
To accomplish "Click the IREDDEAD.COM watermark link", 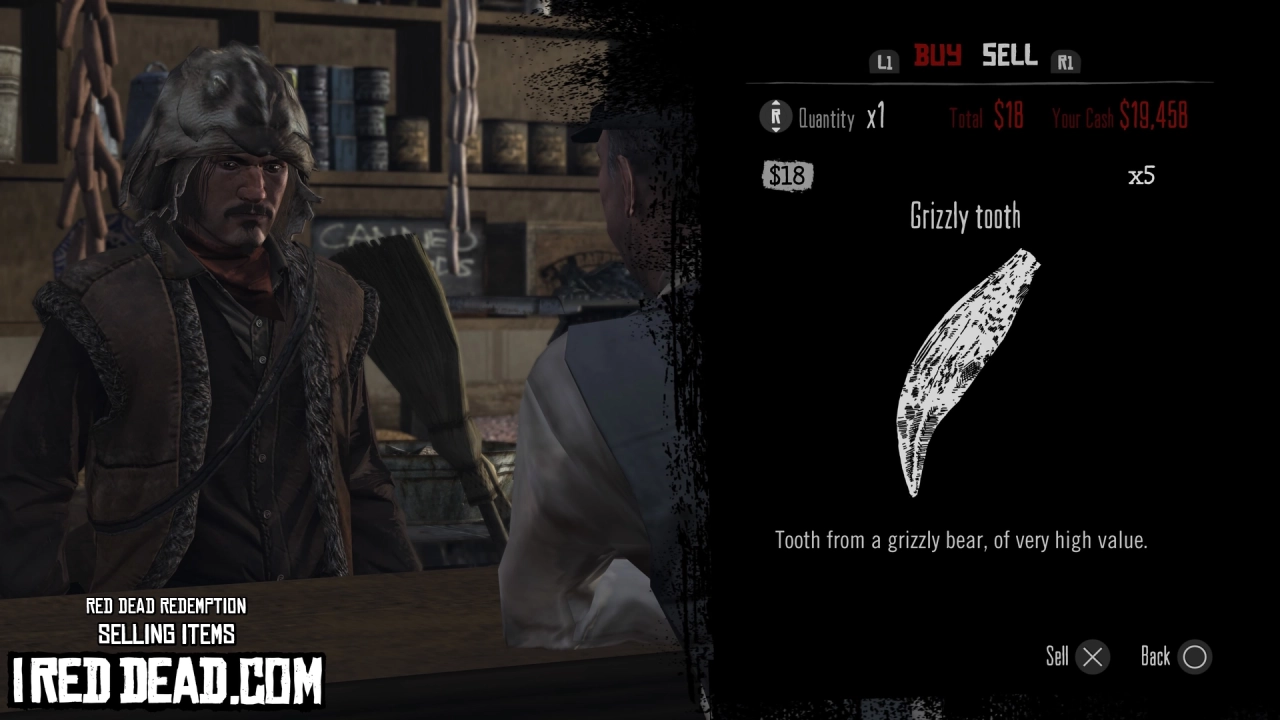I will [165, 678].
